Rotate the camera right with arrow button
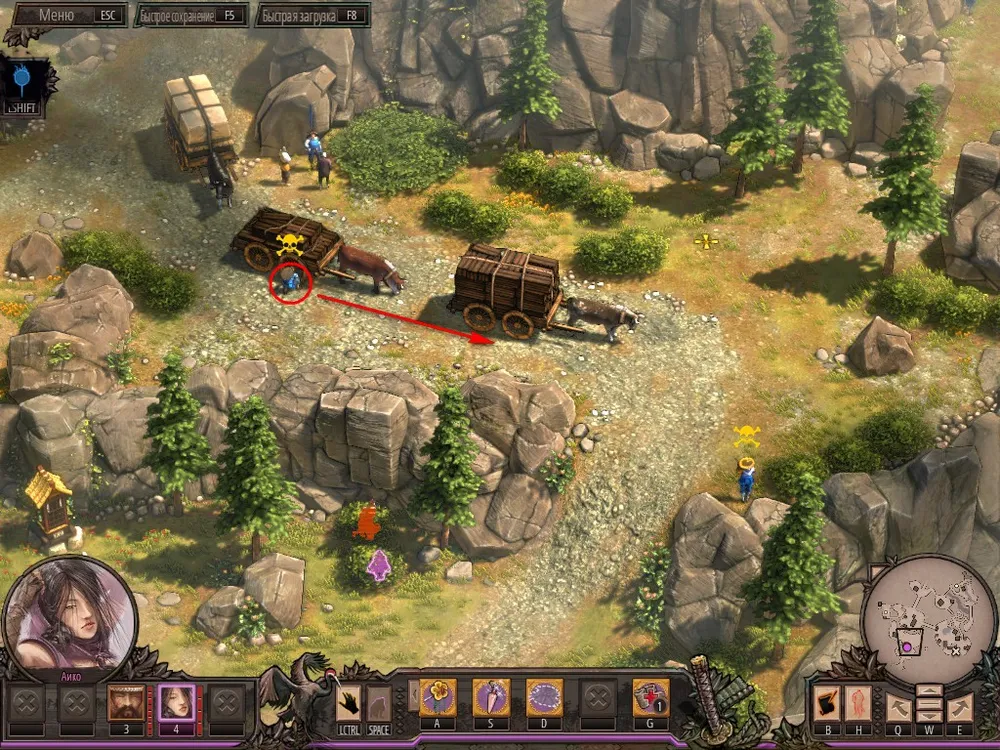 (x=959, y=707)
